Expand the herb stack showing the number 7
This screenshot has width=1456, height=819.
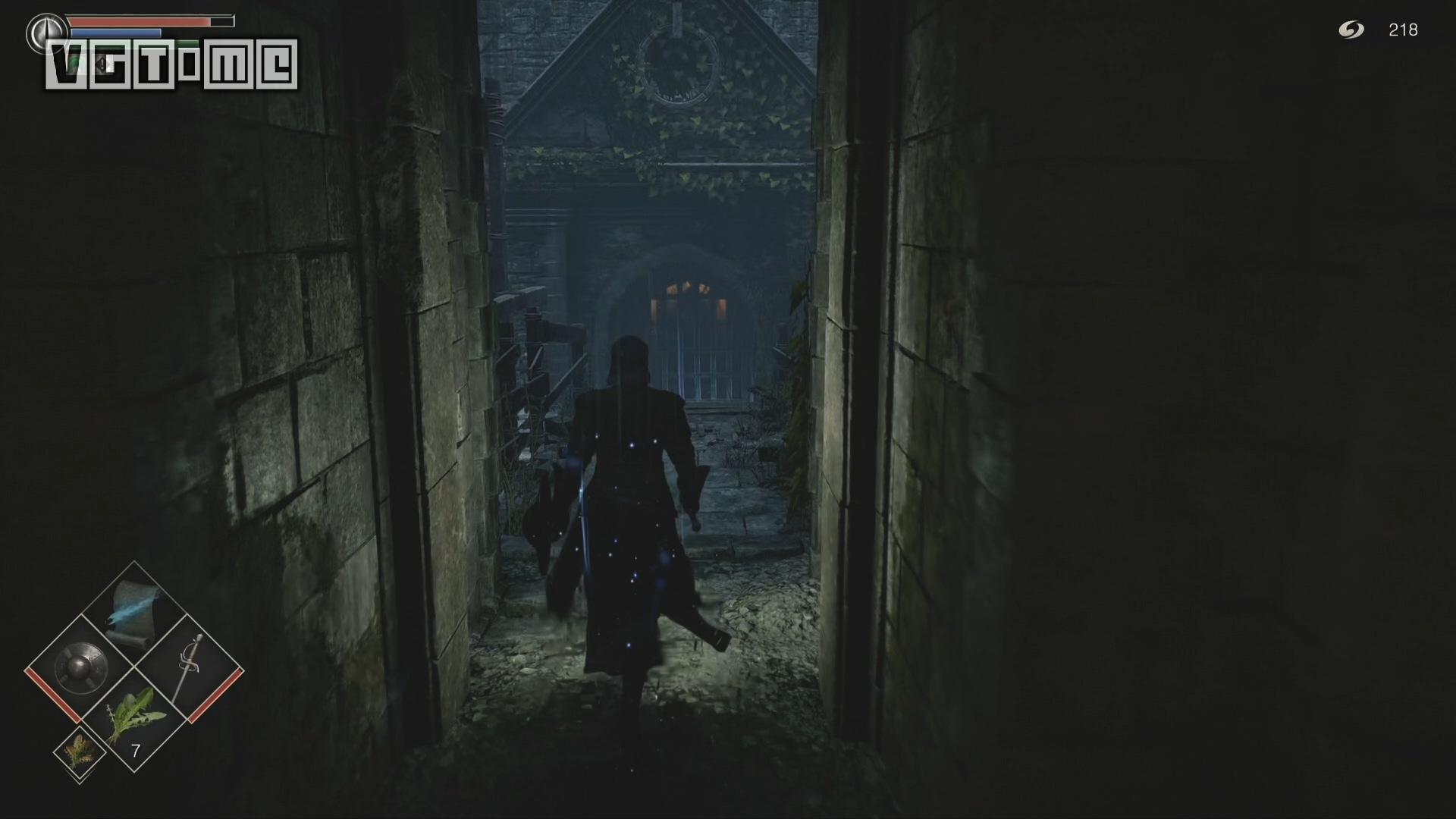tap(136, 749)
